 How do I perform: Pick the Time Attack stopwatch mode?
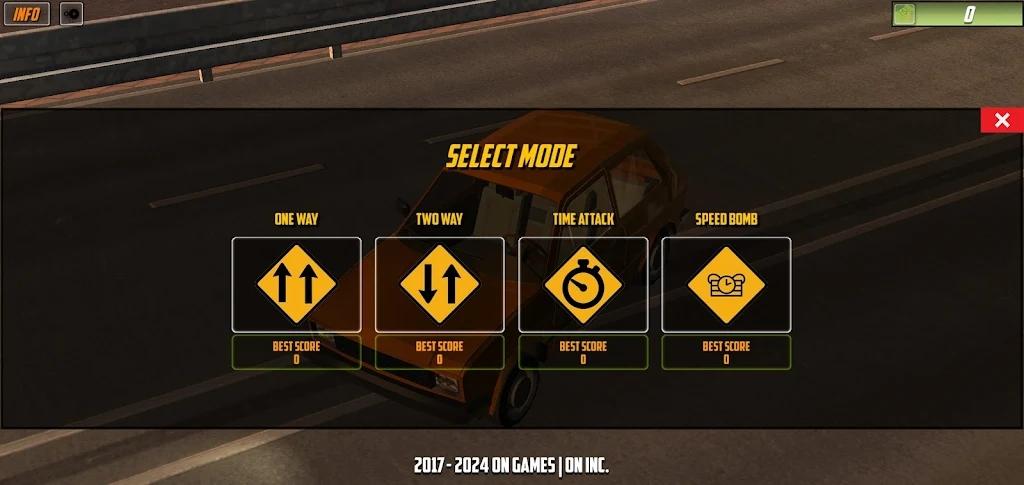[x=583, y=285]
